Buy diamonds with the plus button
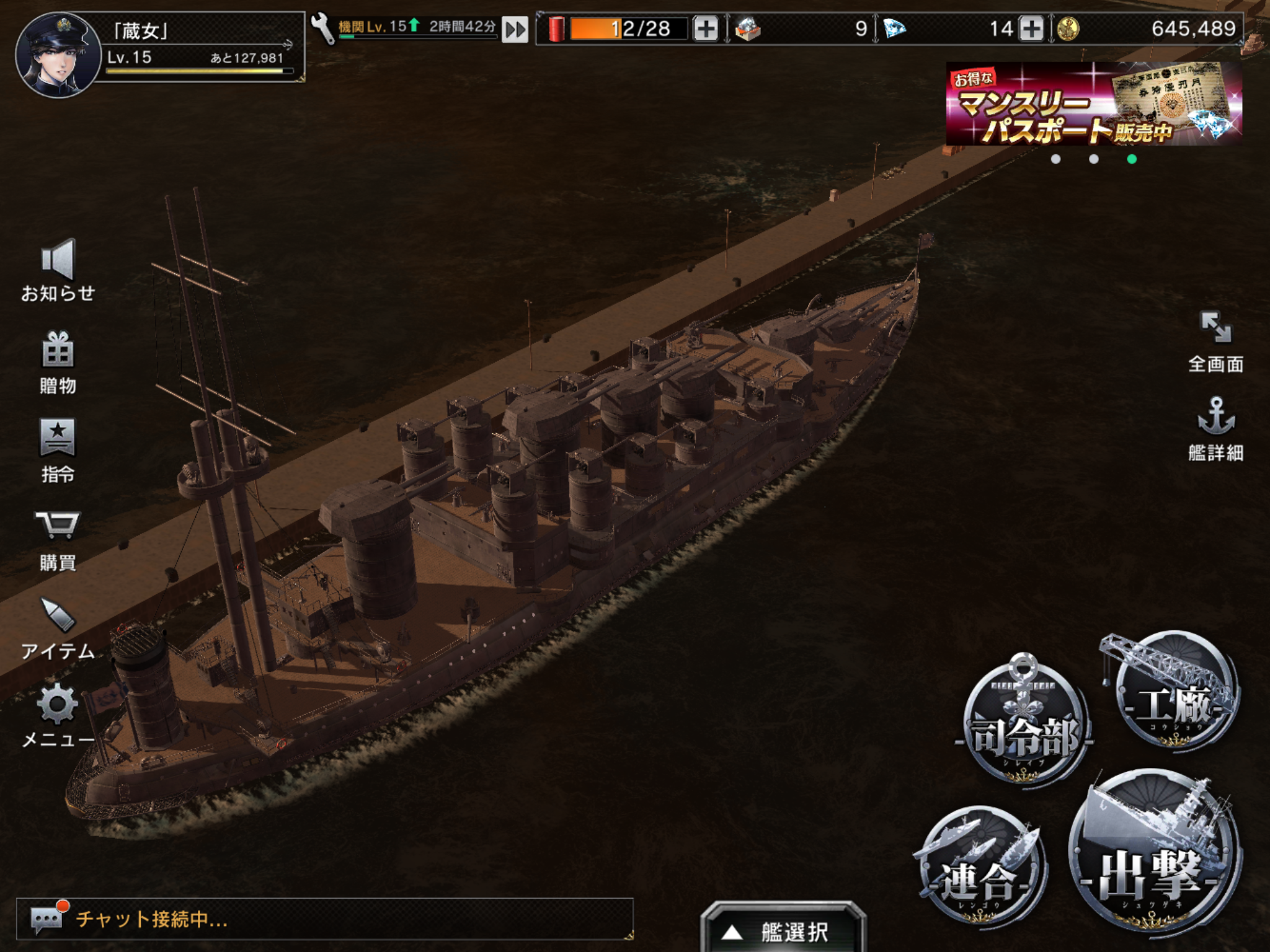Image resolution: width=1270 pixels, height=952 pixels. 1031,29
